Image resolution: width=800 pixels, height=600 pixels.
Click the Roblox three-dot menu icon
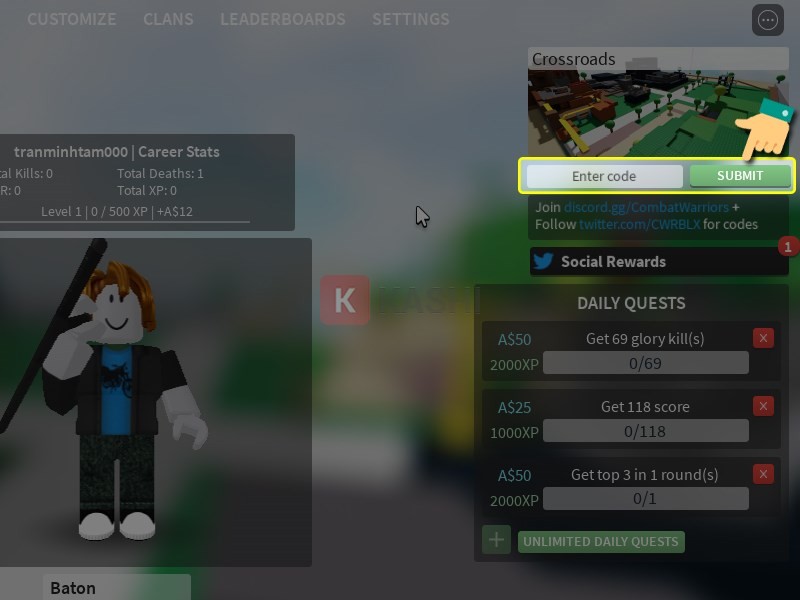[768, 20]
